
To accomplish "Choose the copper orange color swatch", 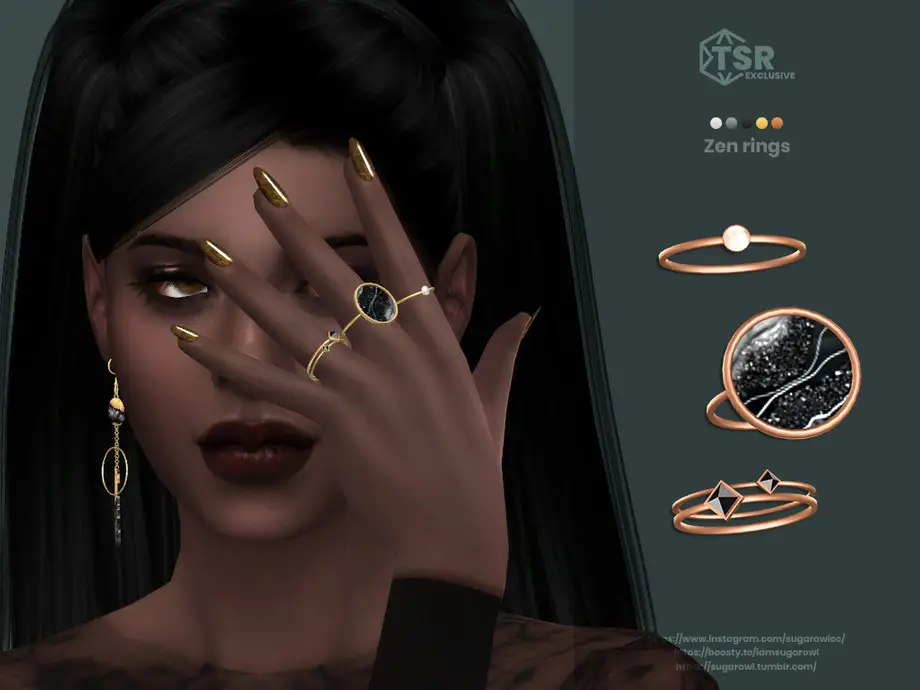I will coord(777,123).
